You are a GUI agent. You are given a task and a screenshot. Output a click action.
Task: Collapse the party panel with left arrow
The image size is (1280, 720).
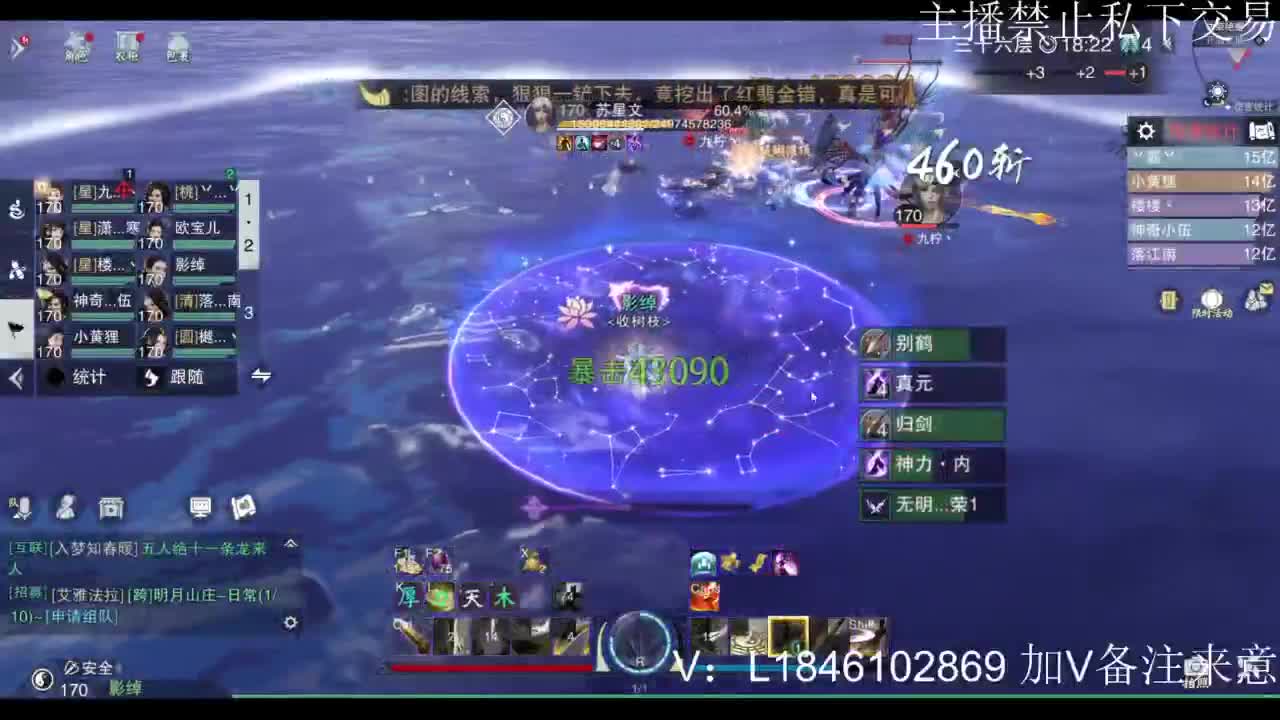(14, 378)
